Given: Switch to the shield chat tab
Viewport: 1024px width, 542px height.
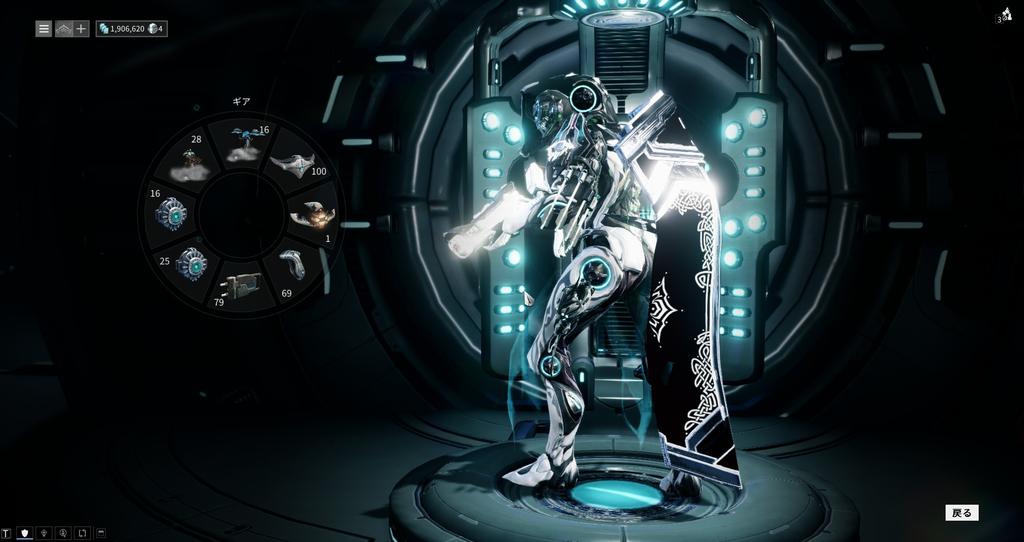Looking at the screenshot, I should tap(25, 533).
